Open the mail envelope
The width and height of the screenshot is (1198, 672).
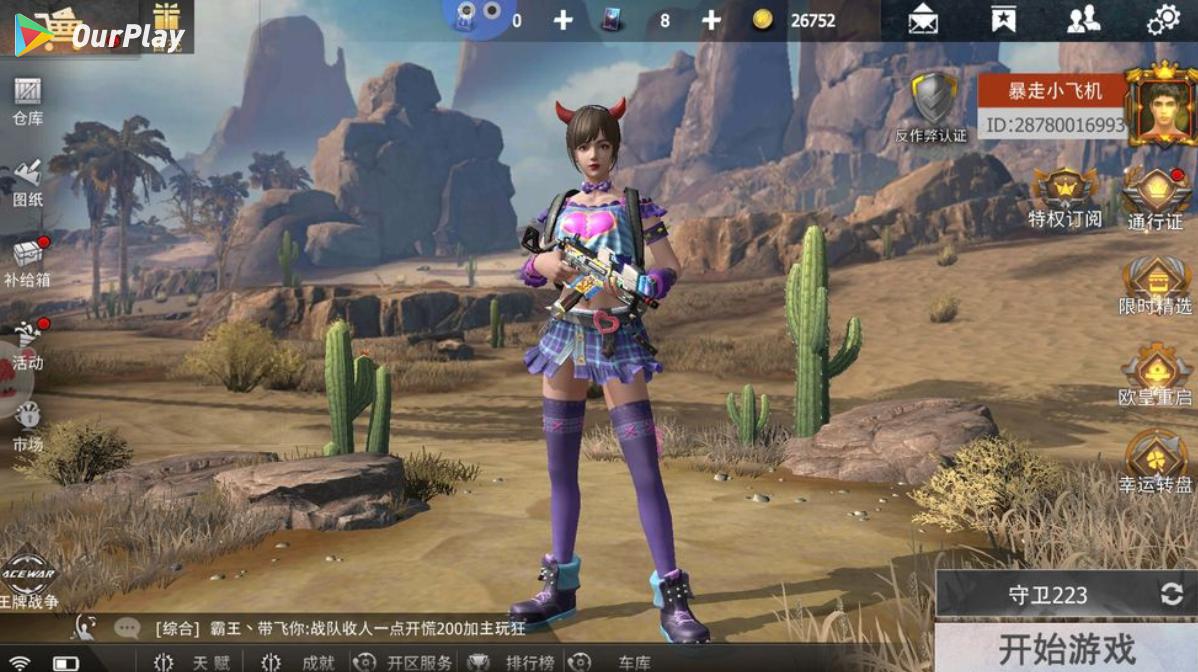click(923, 20)
